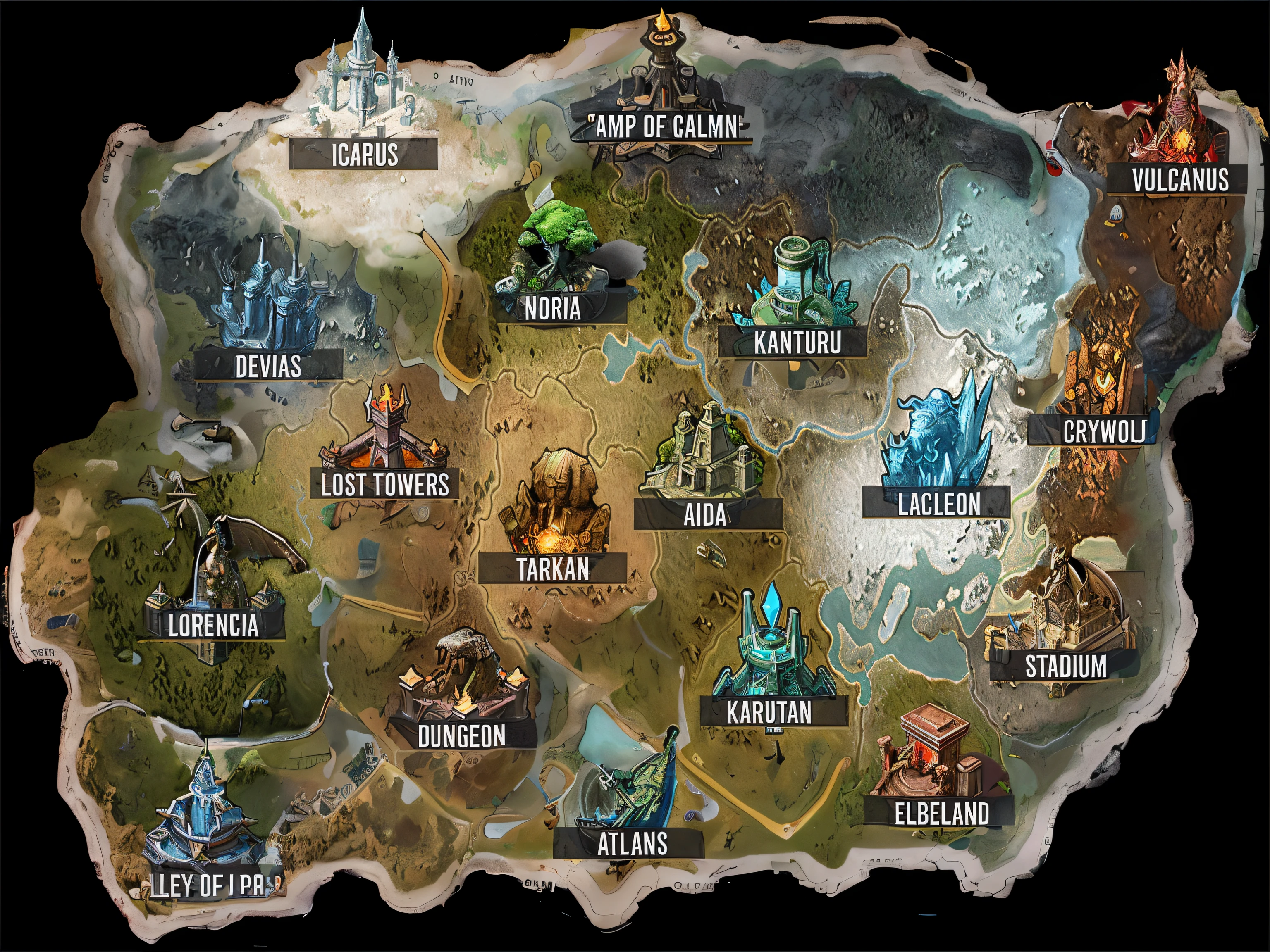1270x952 pixels.
Task: Choose the Noria location label
Action: tap(552, 309)
